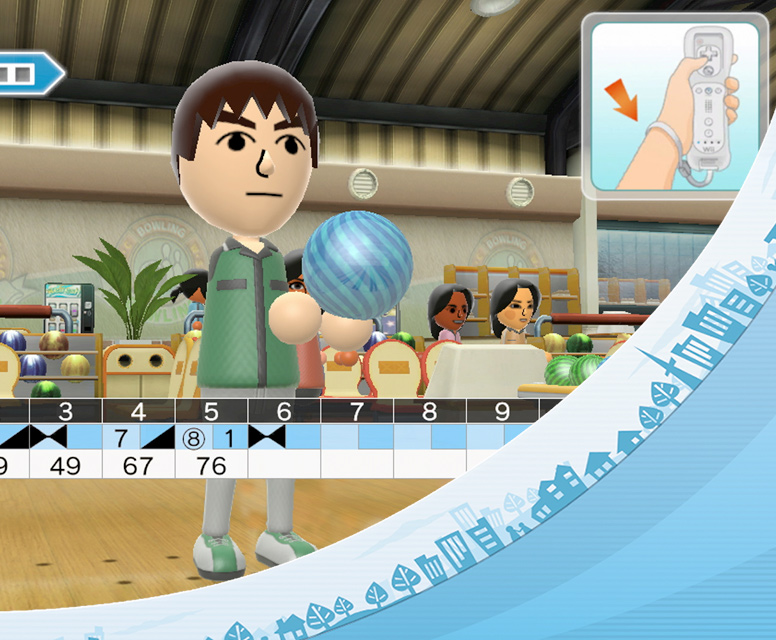Select the player name banner
Screen dimensions: 776x640
(x=28, y=74)
